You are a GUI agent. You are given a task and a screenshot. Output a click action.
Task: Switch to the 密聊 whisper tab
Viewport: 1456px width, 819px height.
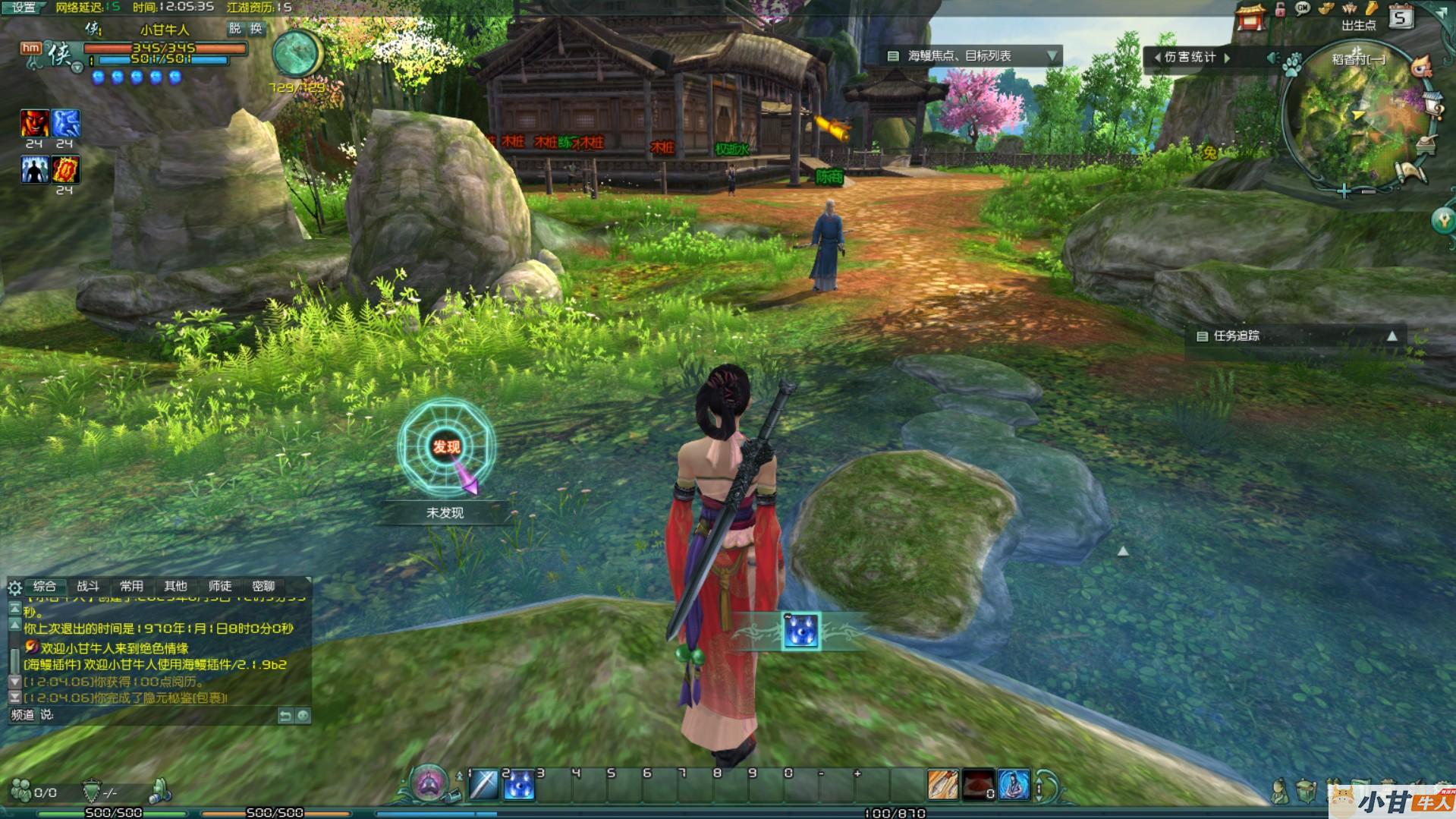tap(263, 586)
